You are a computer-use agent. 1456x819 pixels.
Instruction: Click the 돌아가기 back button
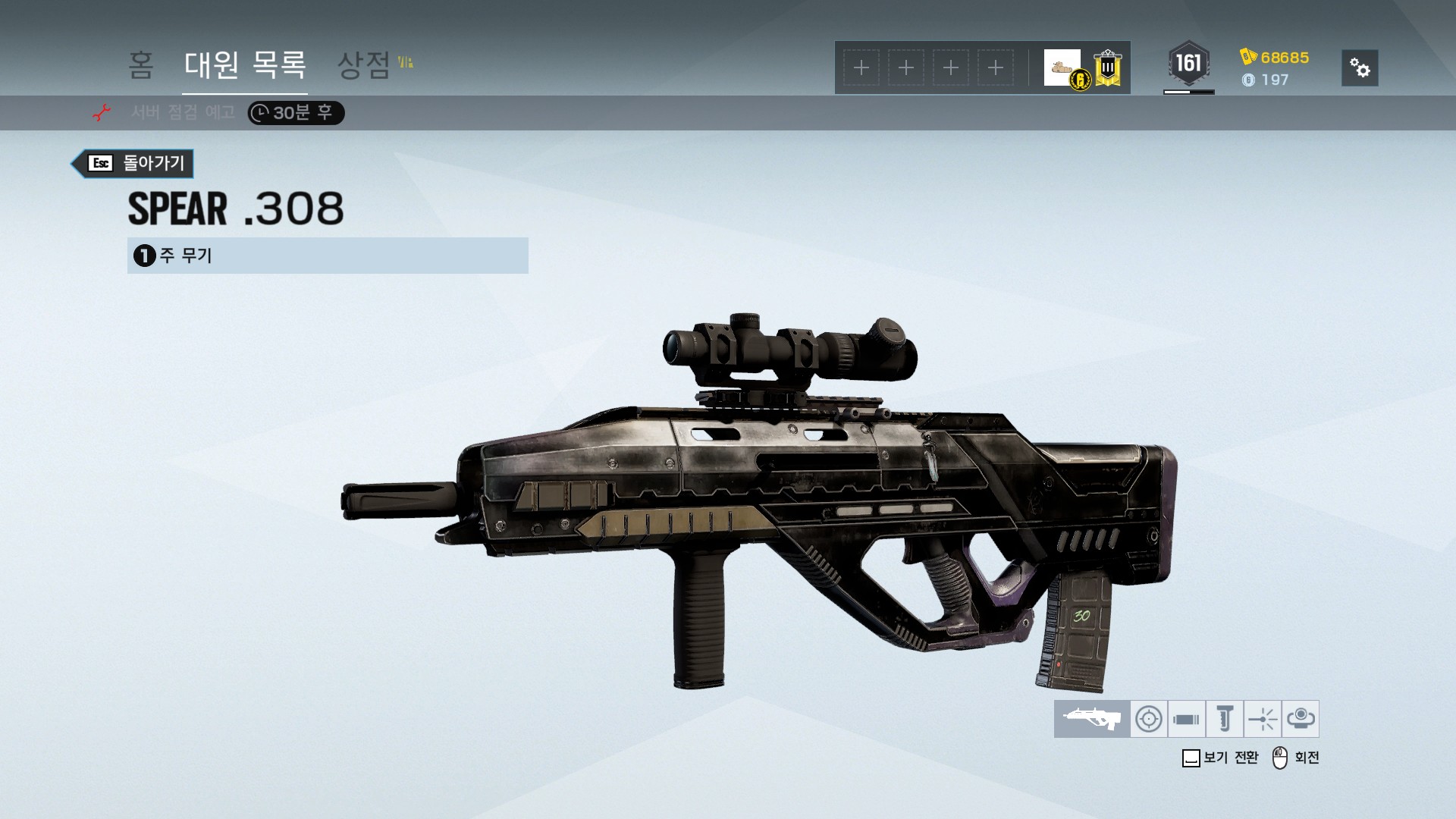tap(133, 163)
